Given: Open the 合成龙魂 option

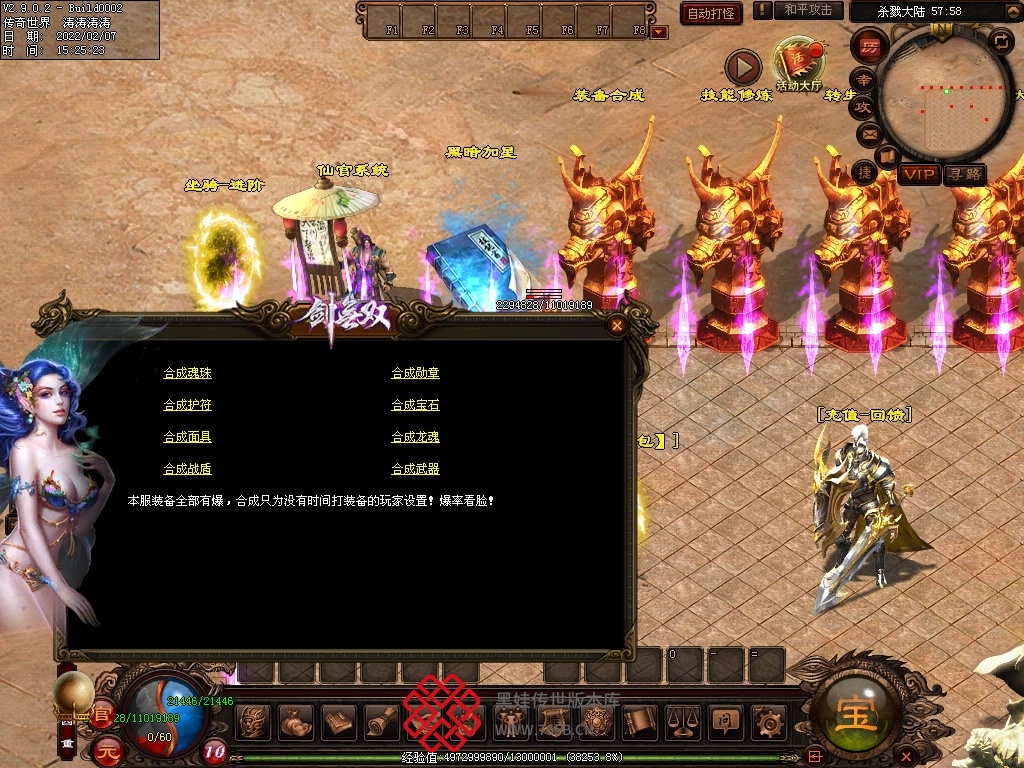Looking at the screenshot, I should pyautogui.click(x=415, y=437).
